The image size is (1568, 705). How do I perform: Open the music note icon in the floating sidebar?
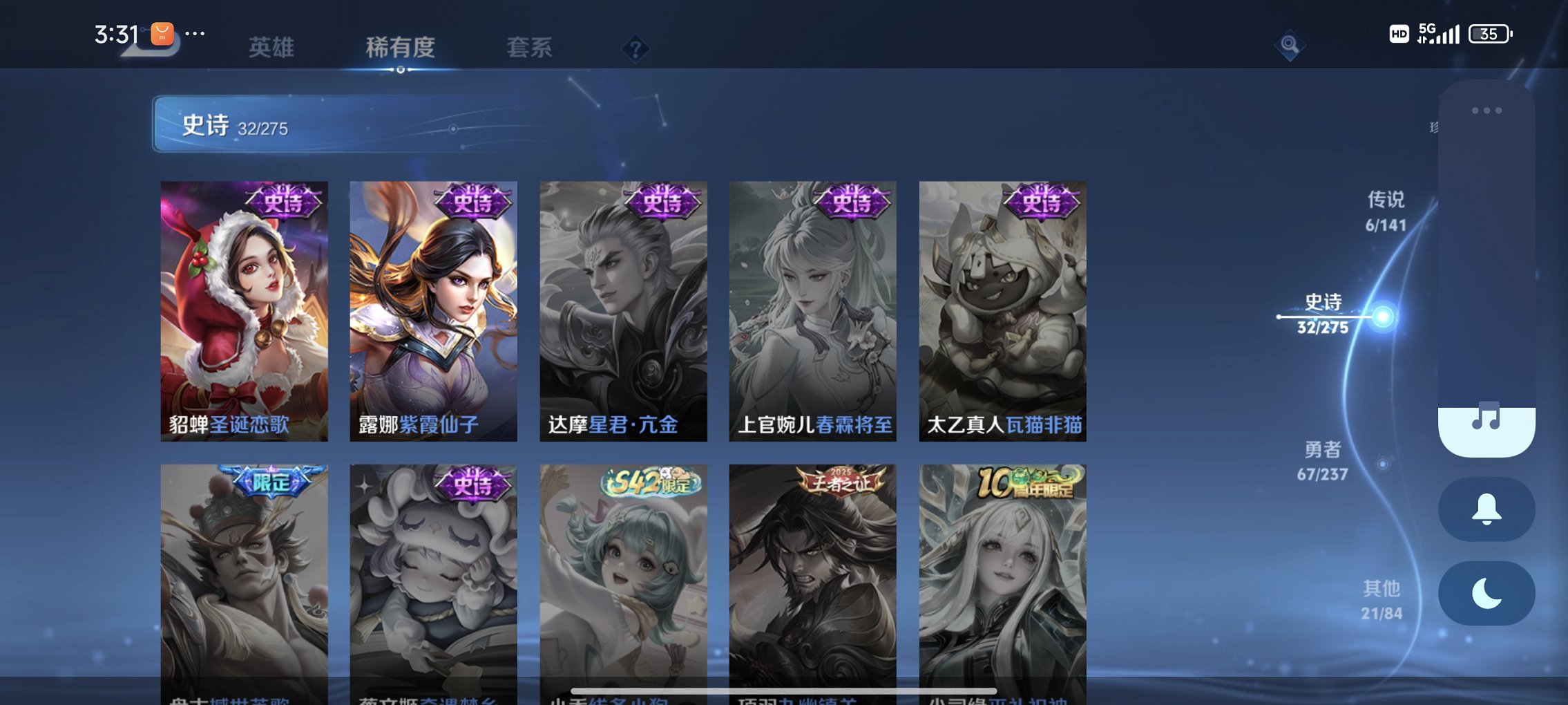pyautogui.click(x=1486, y=415)
